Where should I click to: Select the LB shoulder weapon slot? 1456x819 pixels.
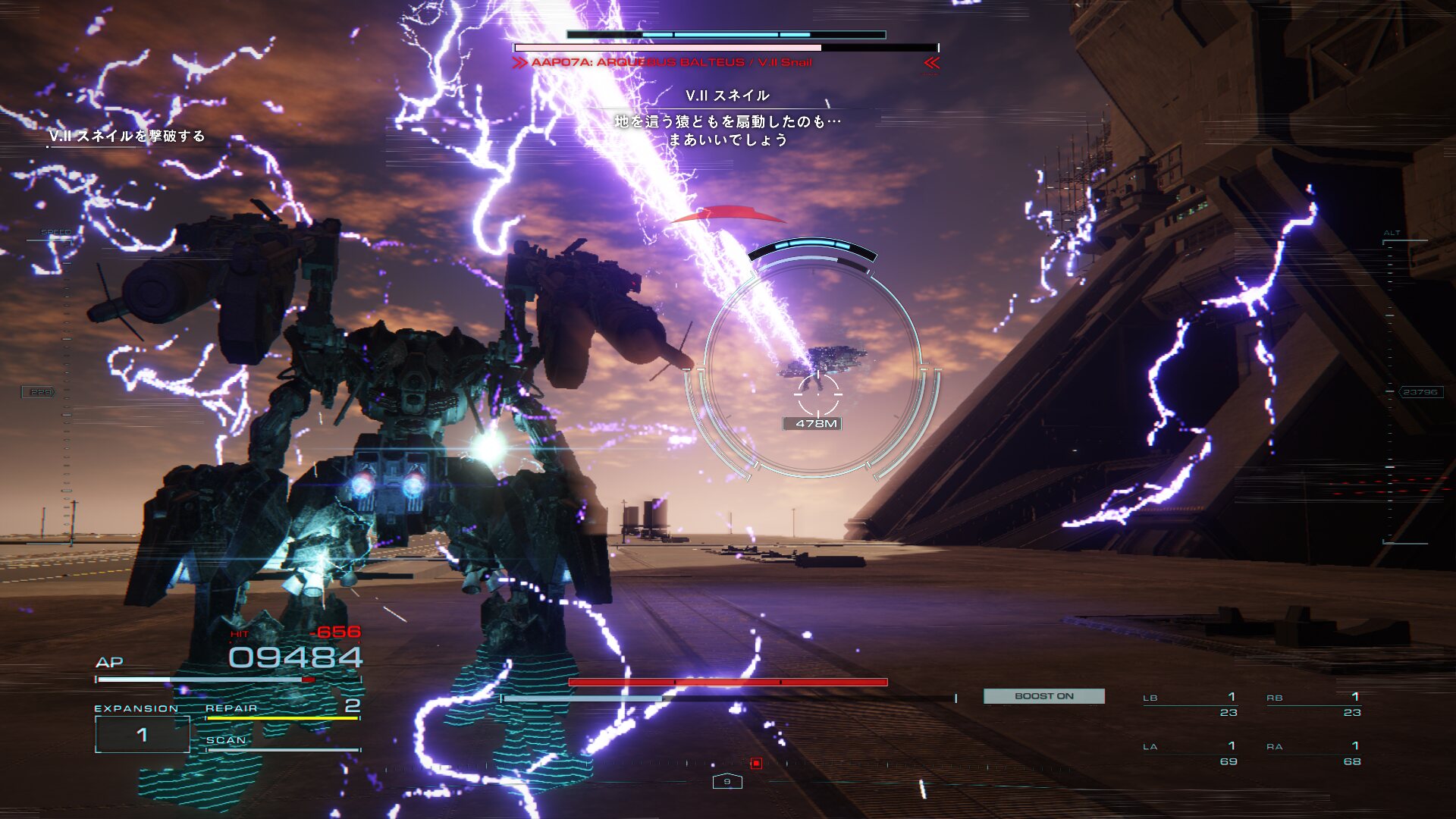pos(1191,704)
